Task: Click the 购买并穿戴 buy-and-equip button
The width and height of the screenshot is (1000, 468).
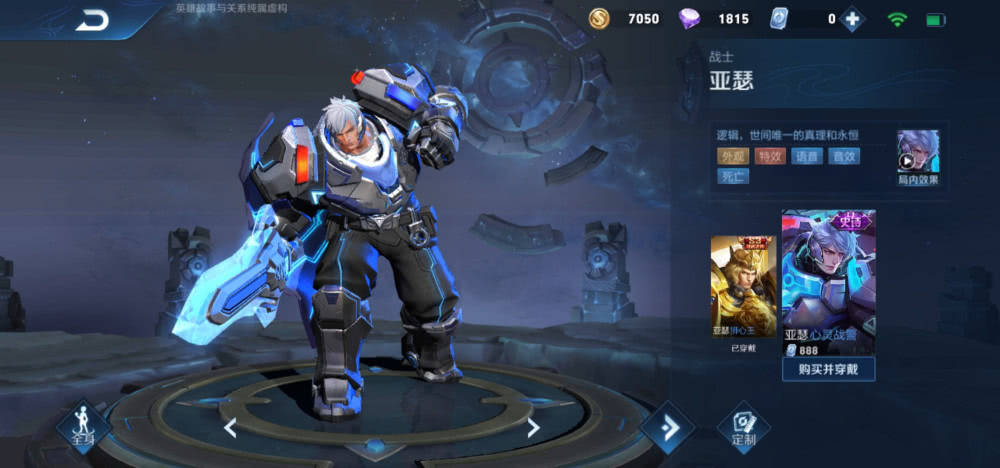Action: tap(829, 368)
